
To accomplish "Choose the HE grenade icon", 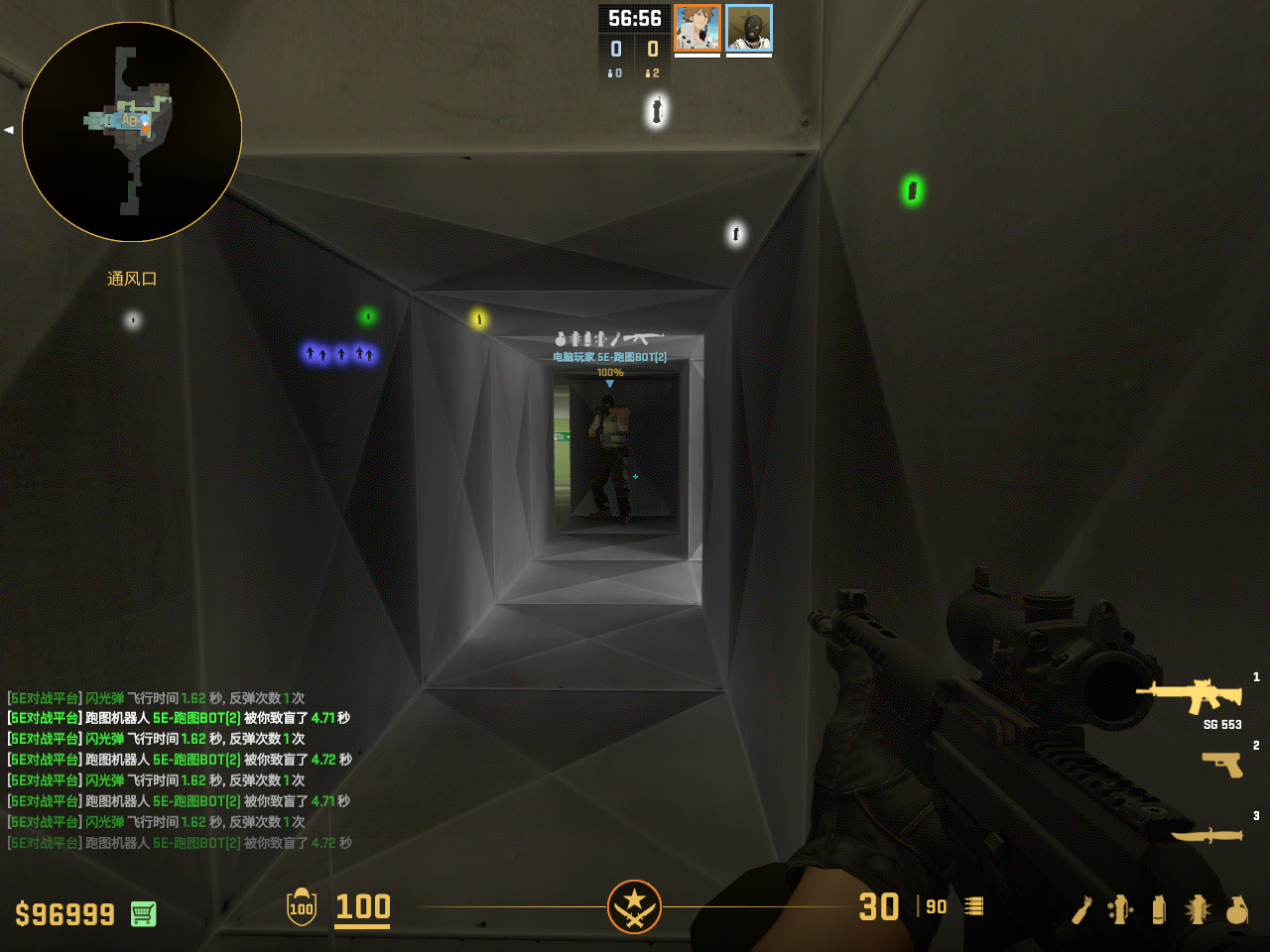I will [1236, 908].
